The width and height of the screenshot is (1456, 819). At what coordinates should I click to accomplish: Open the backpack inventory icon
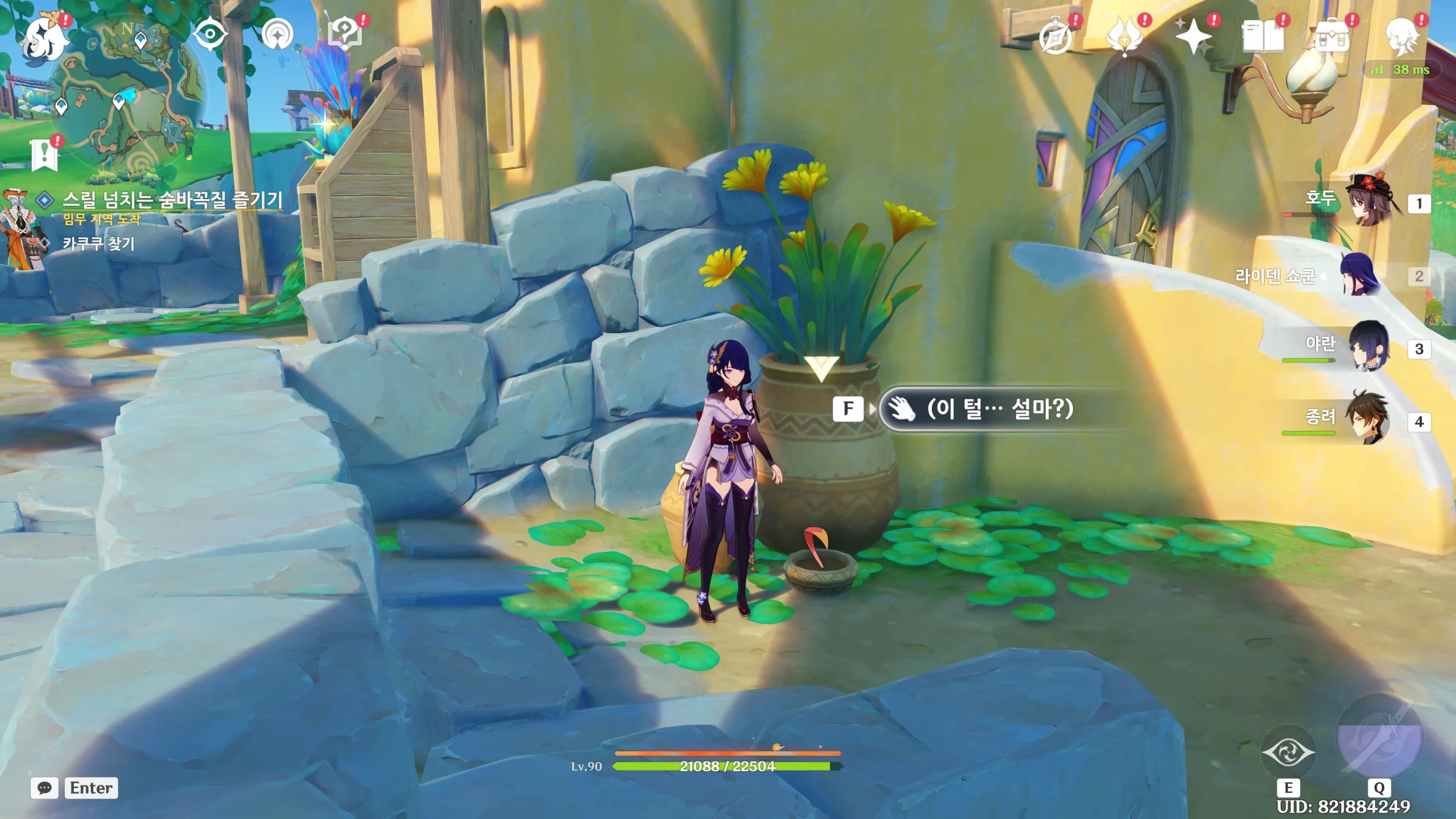pyautogui.click(x=1332, y=36)
